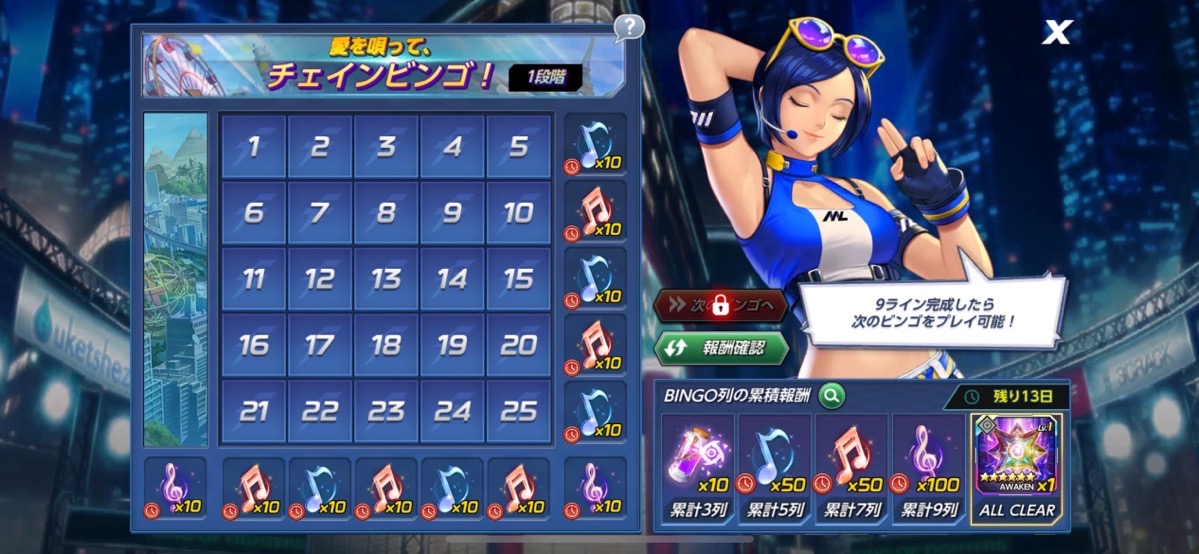Click the green 報酬確認 button

point(720,349)
